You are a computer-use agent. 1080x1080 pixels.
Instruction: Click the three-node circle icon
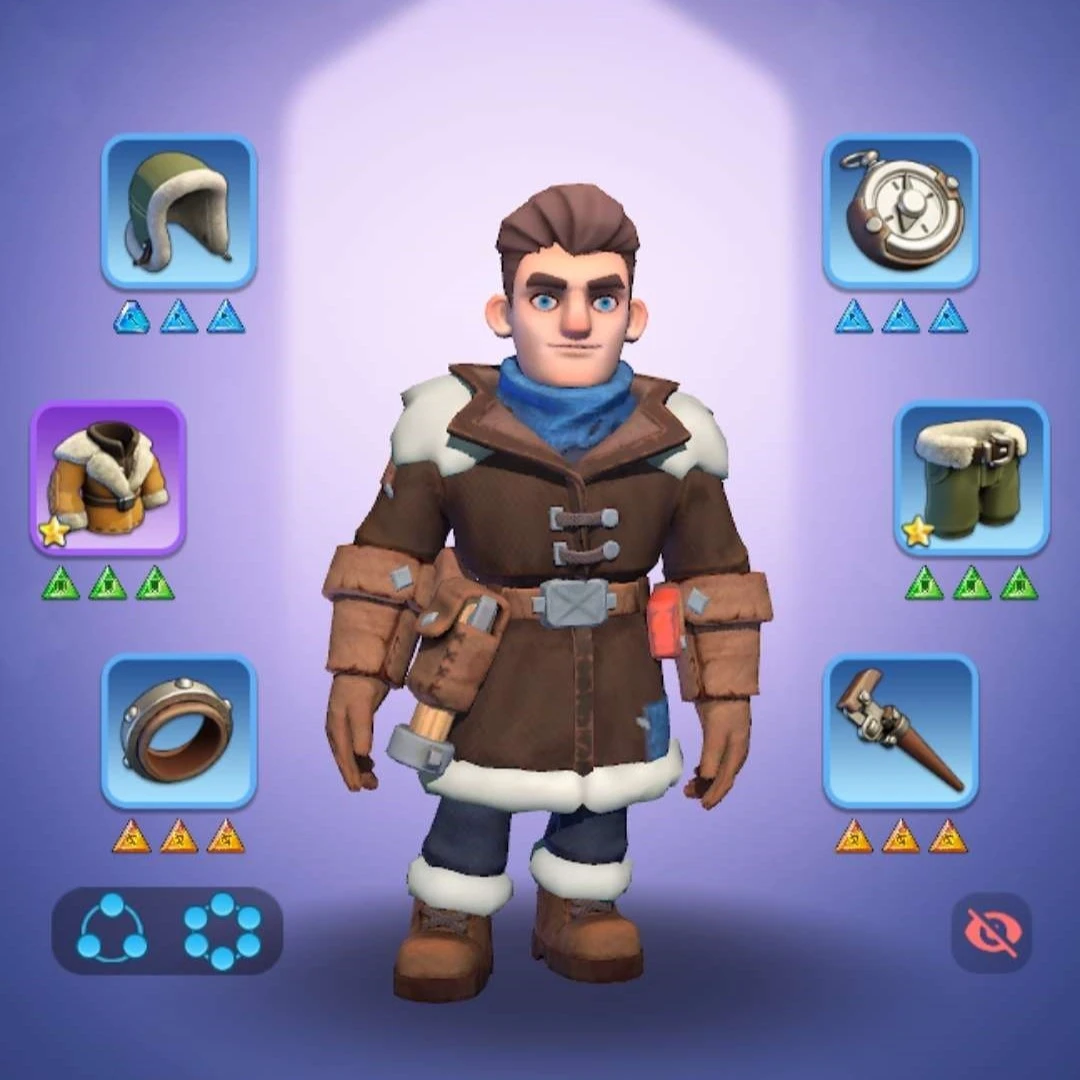point(112,930)
